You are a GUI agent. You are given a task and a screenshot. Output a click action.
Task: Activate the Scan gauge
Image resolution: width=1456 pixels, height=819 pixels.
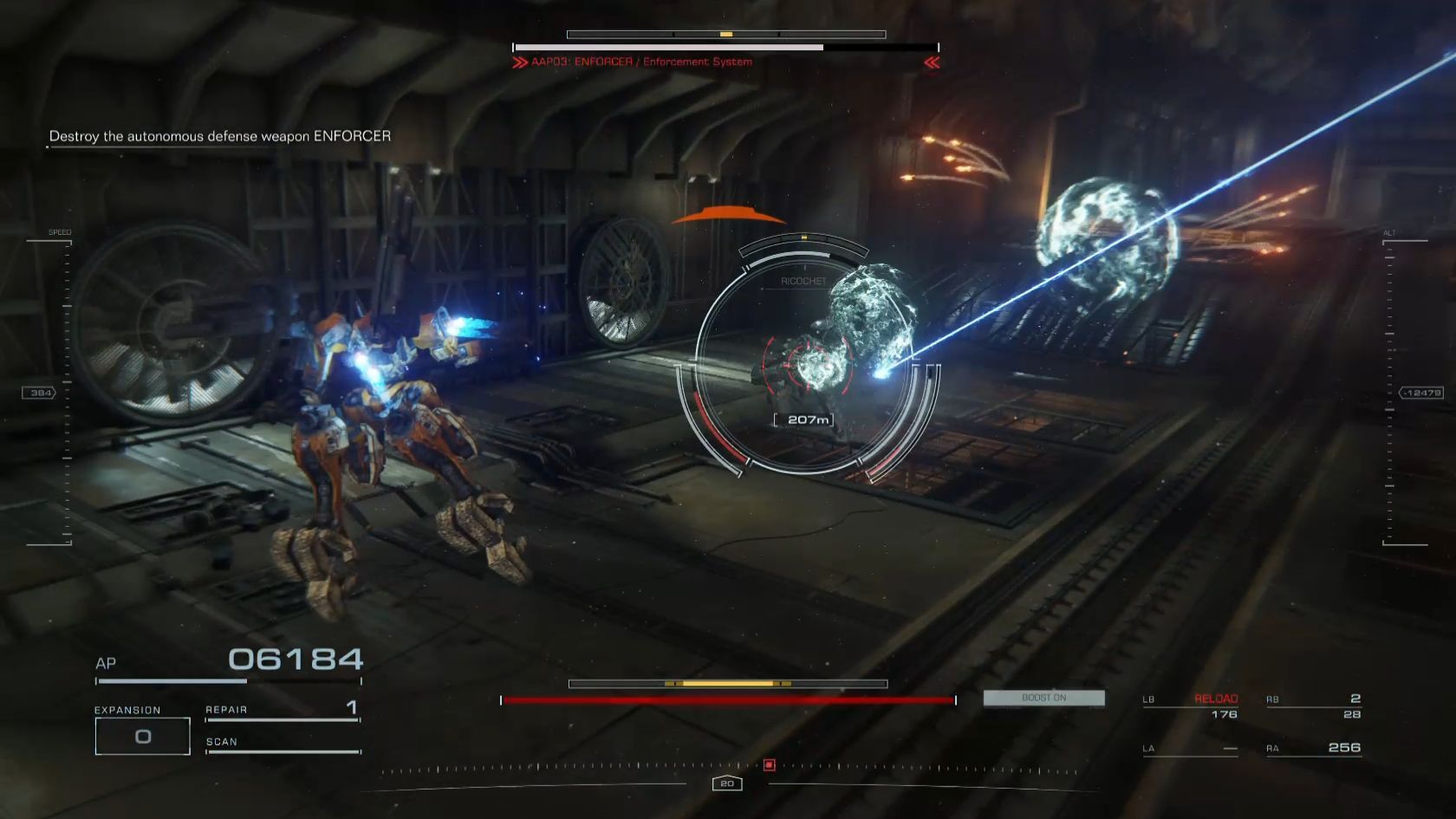tap(283, 744)
